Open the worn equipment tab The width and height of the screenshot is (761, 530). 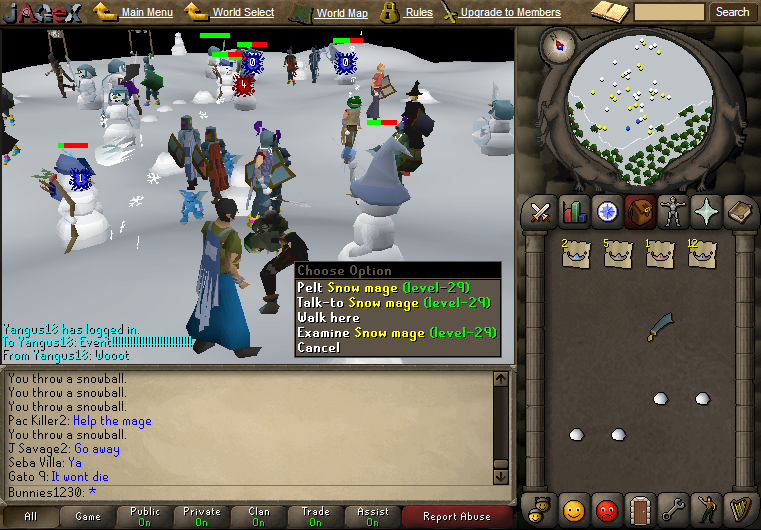coord(673,212)
